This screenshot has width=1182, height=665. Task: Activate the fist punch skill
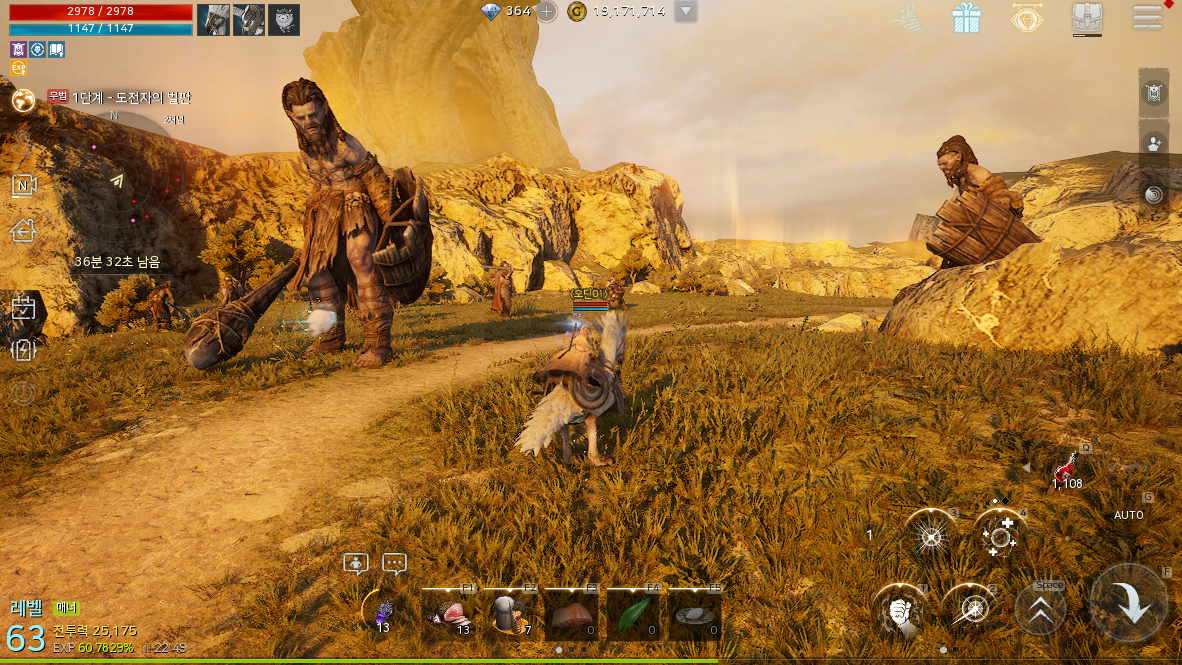tap(900, 609)
